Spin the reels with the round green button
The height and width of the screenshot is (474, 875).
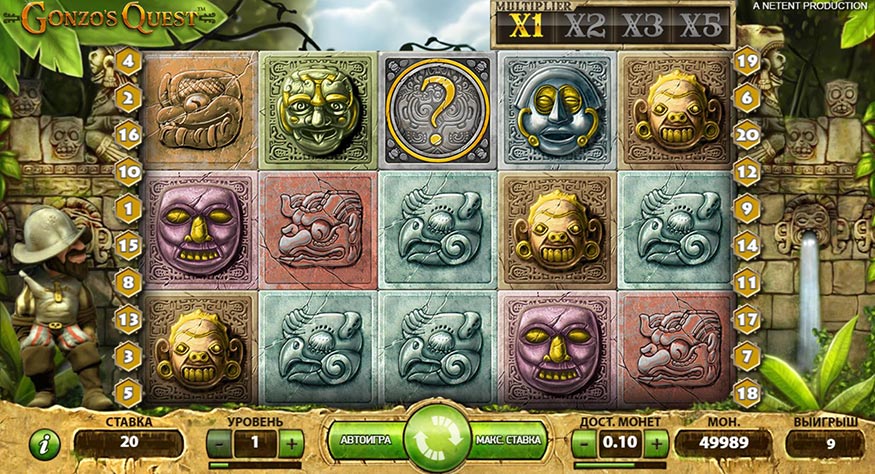437,438
